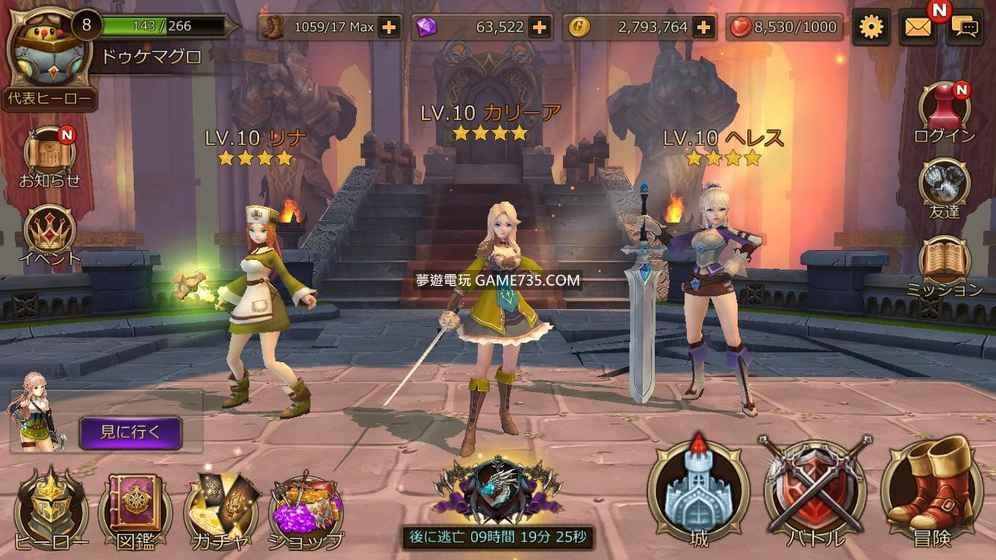Open the gear settings icon
This screenshot has width=996, height=560.
point(872,27)
